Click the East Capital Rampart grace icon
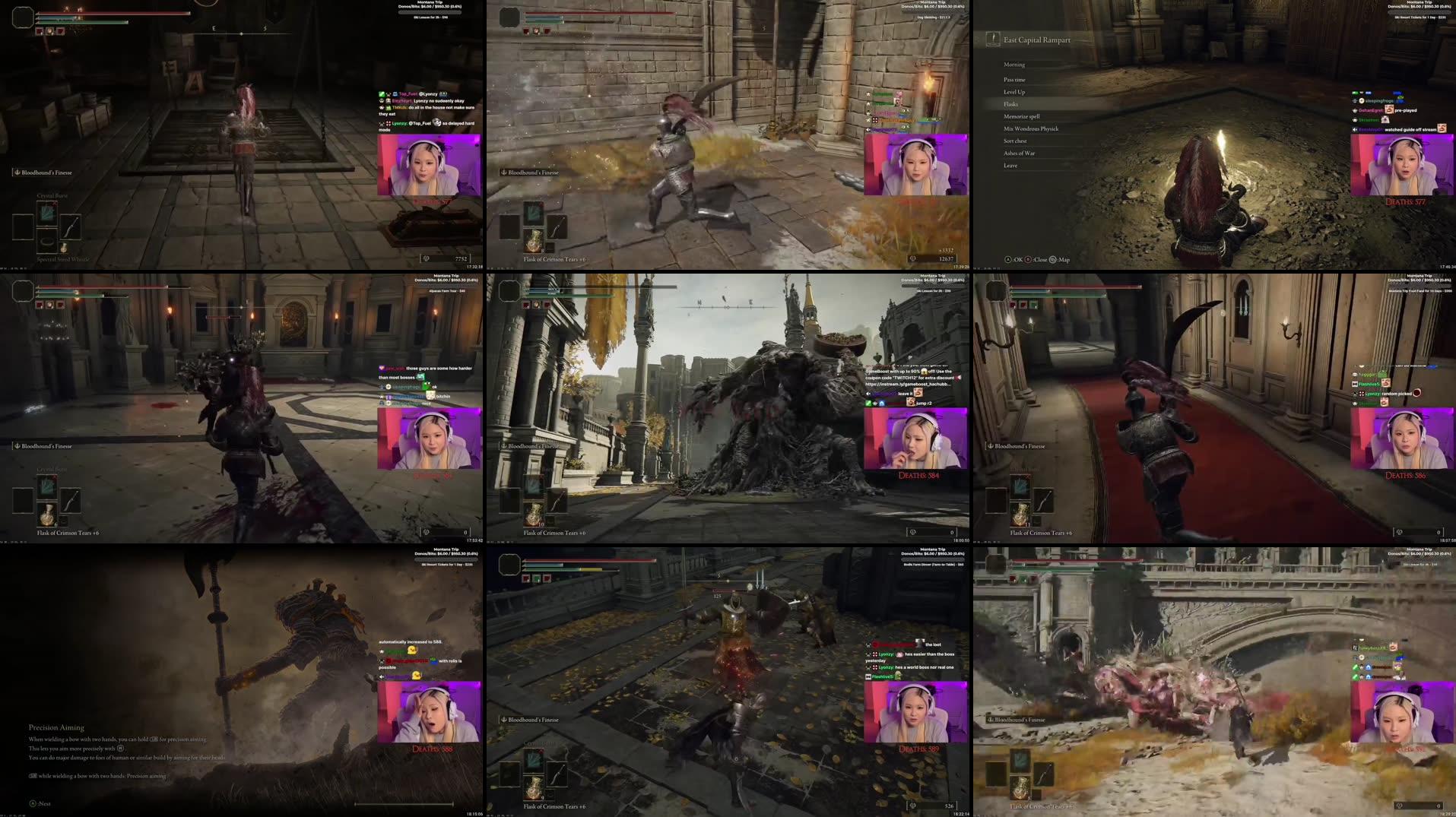The height and width of the screenshot is (817, 1456). [992, 39]
